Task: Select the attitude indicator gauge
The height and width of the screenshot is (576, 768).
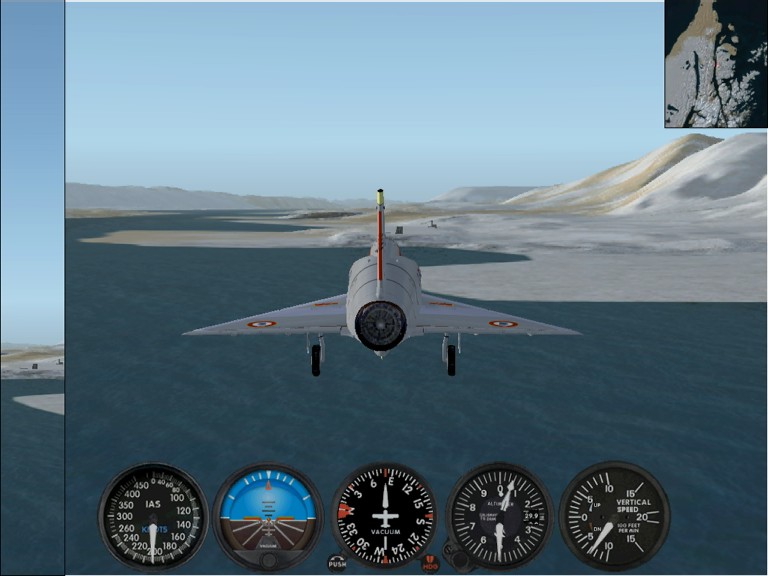Action: point(268,512)
